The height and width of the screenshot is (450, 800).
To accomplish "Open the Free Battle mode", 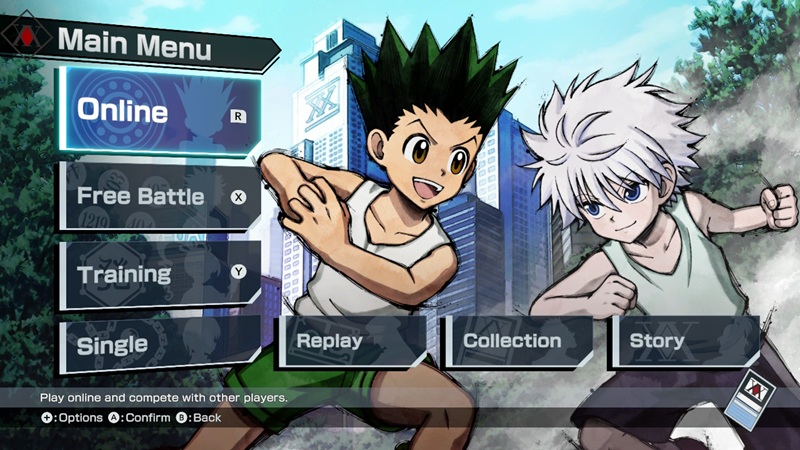I will pyautogui.click(x=158, y=196).
